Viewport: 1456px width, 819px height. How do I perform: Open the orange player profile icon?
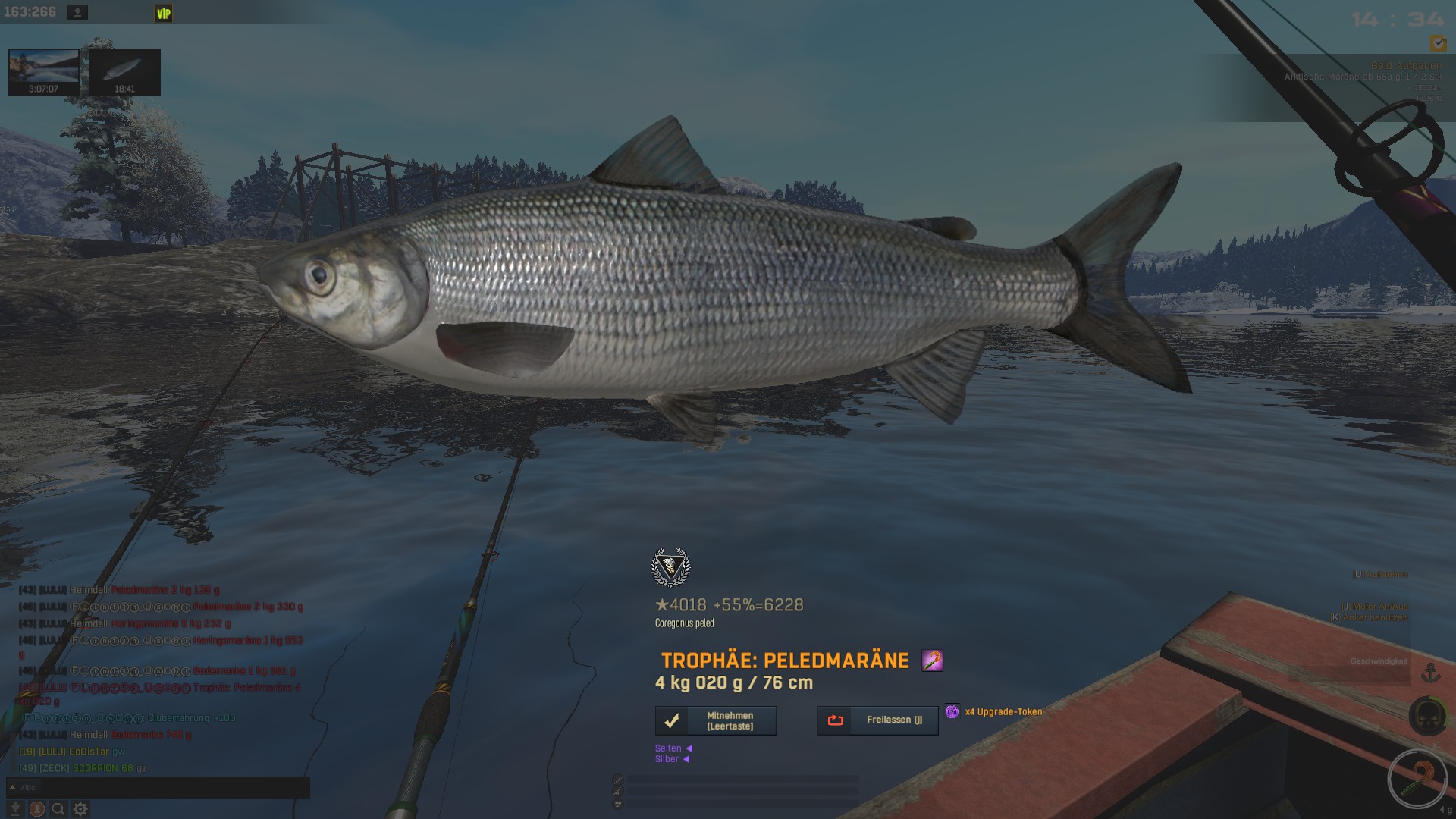click(36, 809)
